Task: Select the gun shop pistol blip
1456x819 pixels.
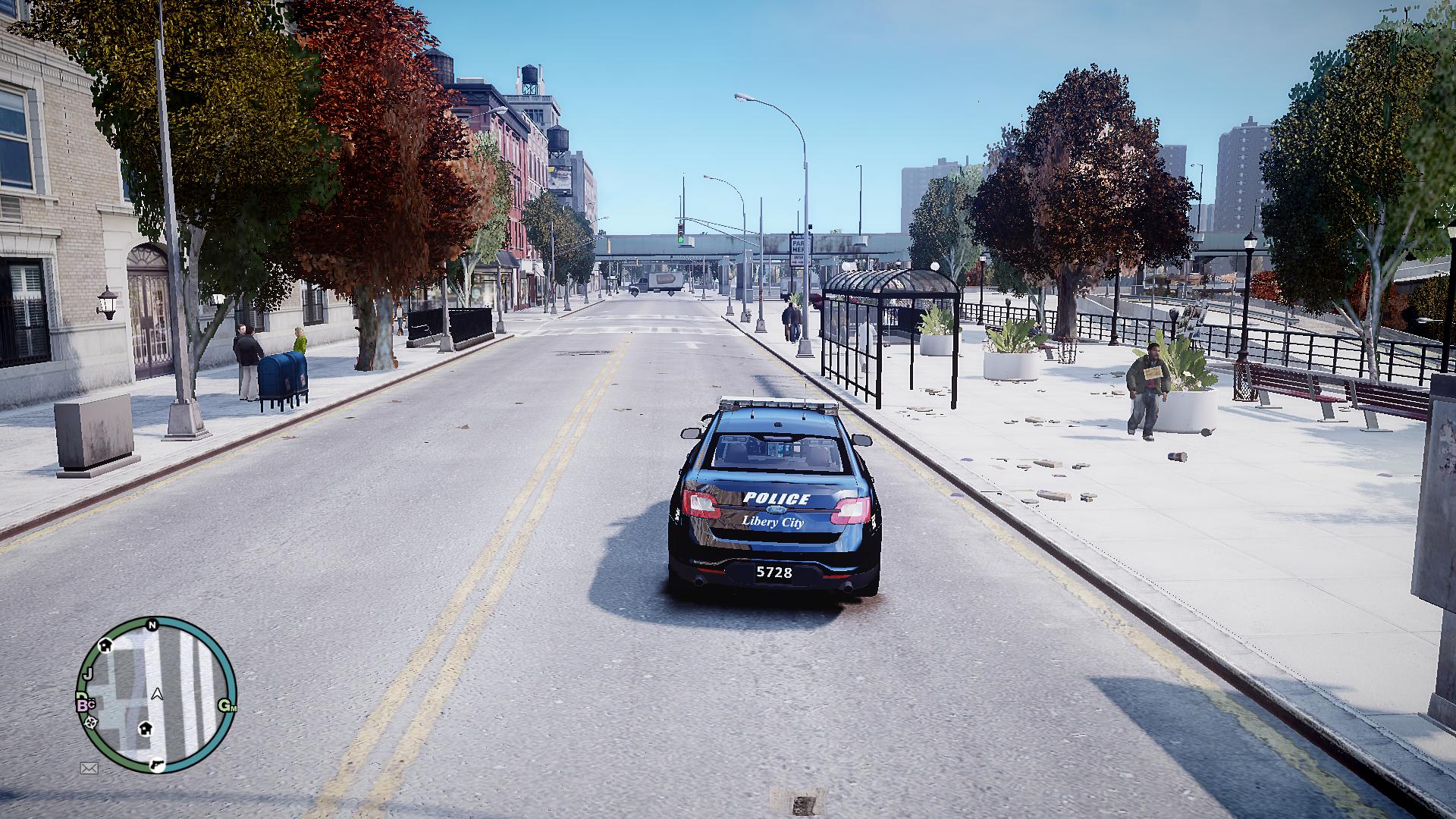Action: 157,764
